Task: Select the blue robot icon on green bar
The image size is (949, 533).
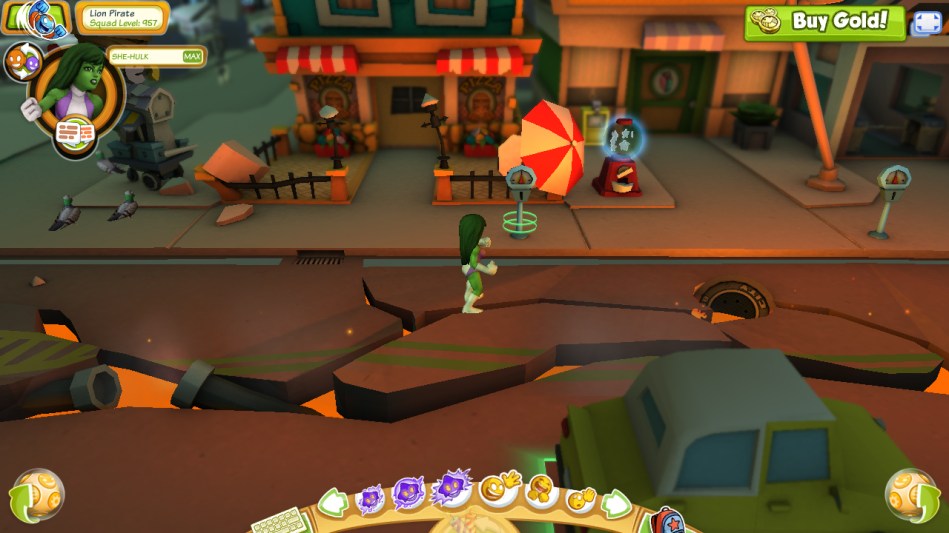Action: [38, 17]
